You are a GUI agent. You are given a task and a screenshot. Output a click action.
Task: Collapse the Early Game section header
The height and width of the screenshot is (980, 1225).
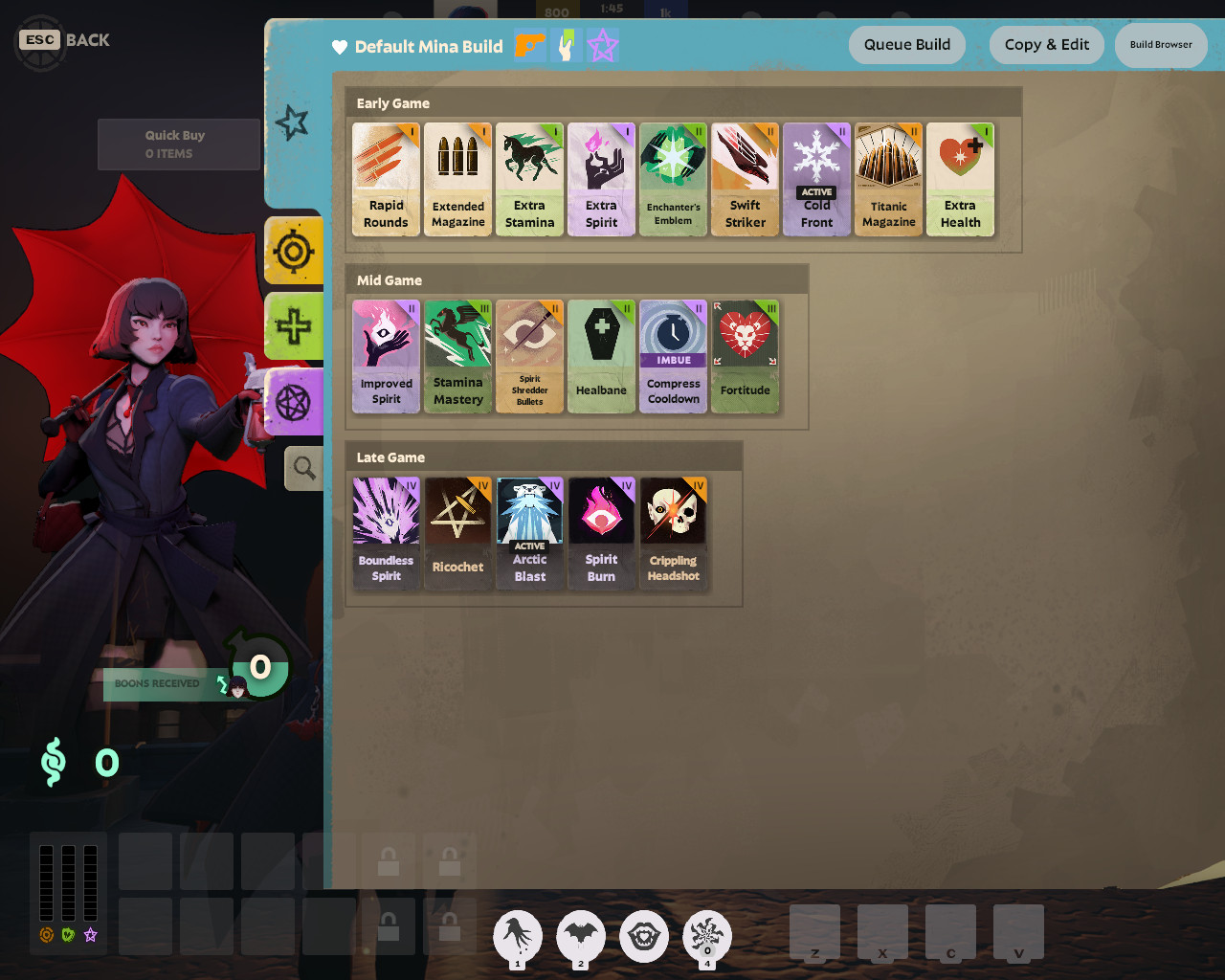point(392,102)
